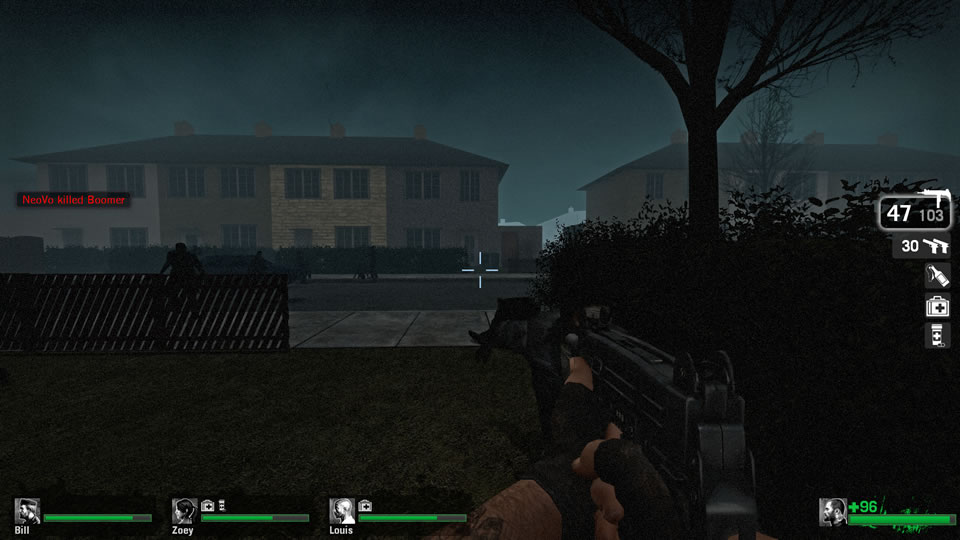960x540 pixels.
Task: Click Louis's teammate portrait
Action: [342, 511]
